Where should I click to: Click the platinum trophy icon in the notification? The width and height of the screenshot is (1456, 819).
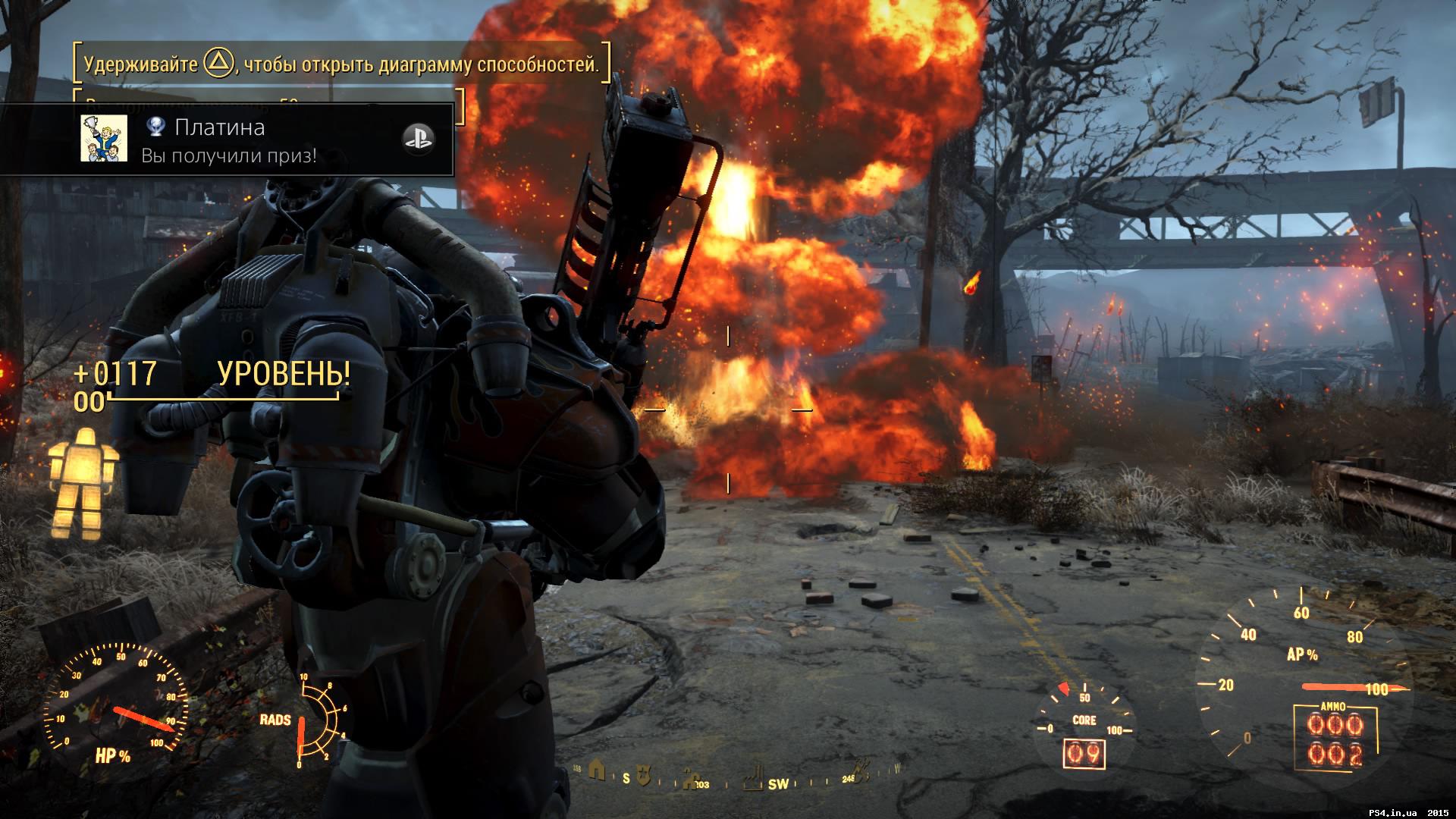(x=155, y=127)
